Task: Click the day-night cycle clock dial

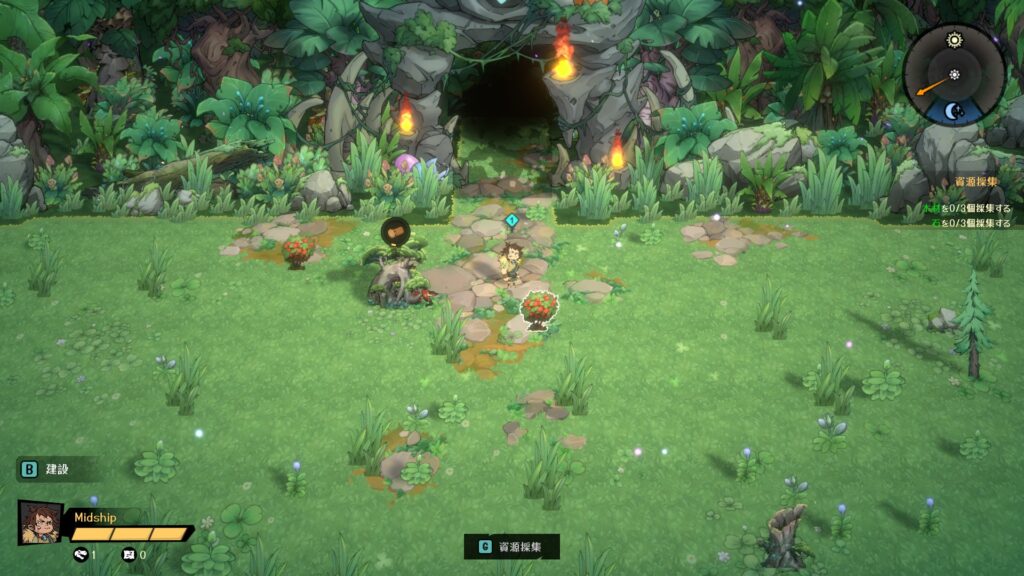Action: pos(954,75)
